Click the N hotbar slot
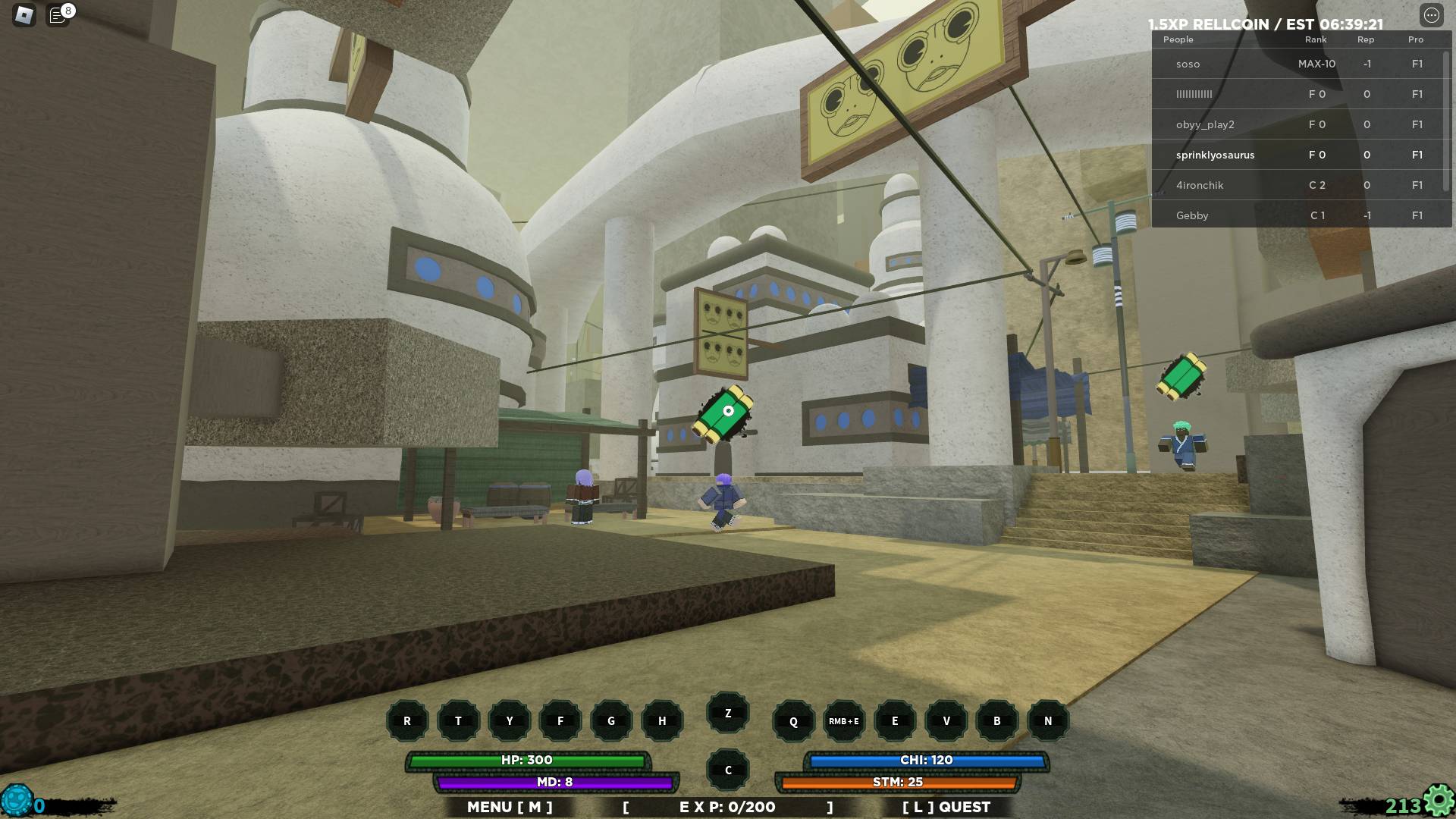Screen dimensions: 1456x819 point(1047,721)
